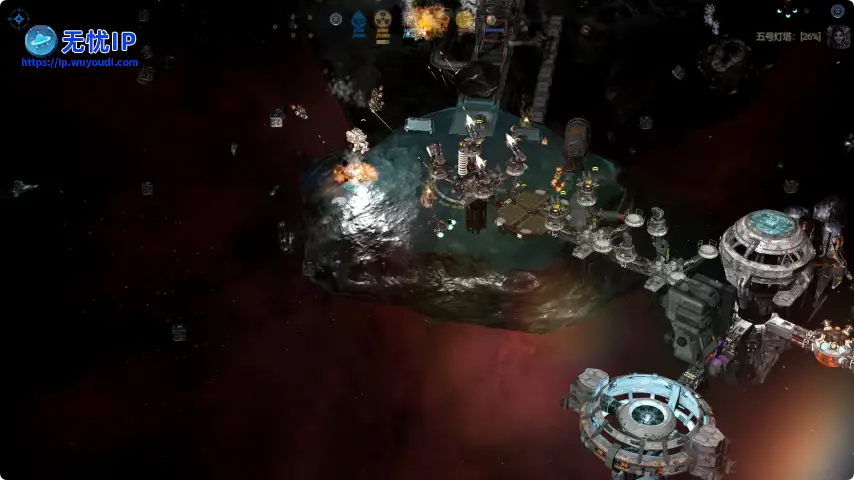854x480 pixels.
Task: Open the female character portrait
Action: click(x=837, y=37)
